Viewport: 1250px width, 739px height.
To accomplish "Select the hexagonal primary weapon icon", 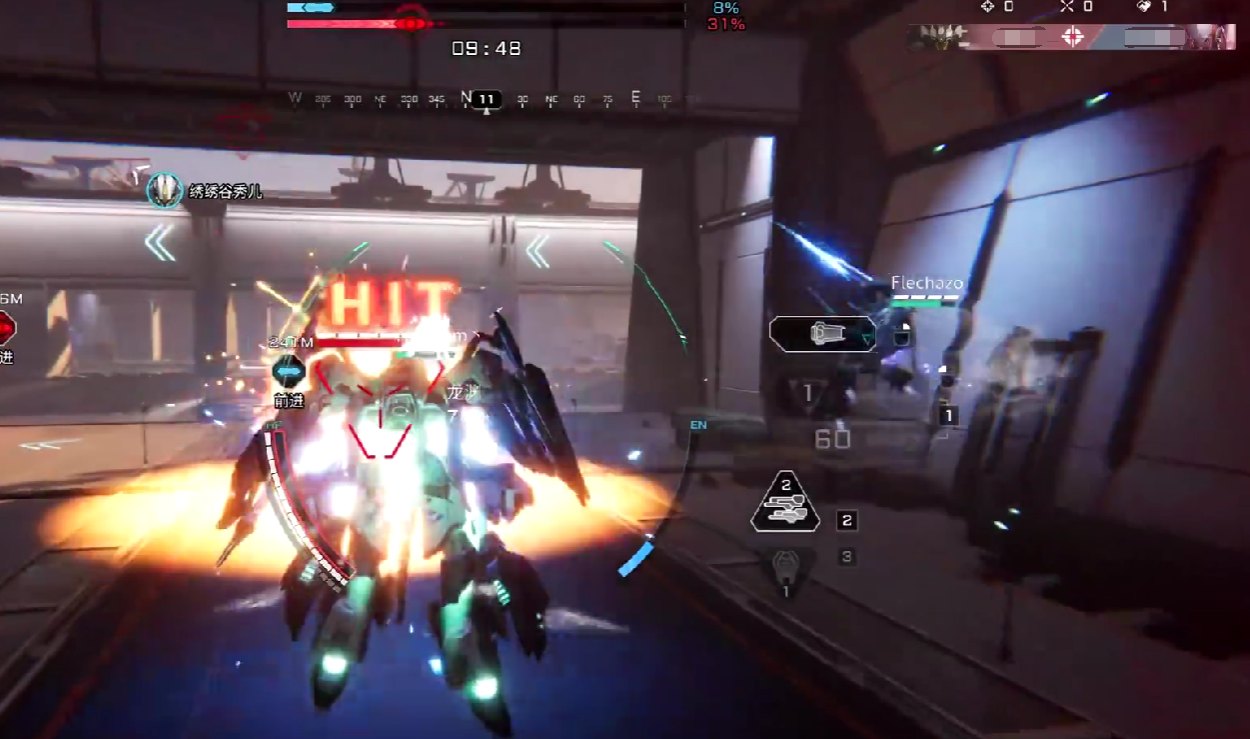I will [822, 334].
